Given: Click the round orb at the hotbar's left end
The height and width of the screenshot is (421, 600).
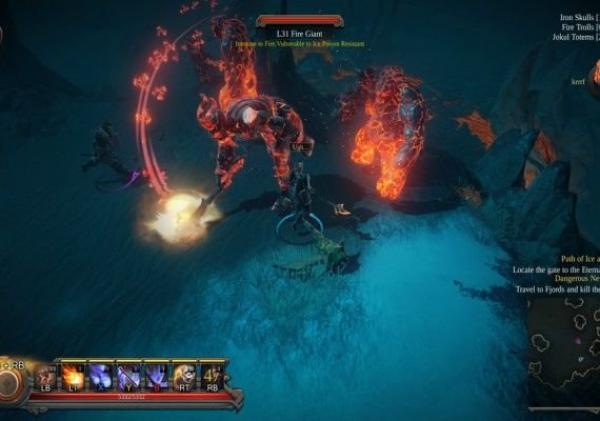Looking at the screenshot, I should tap(12, 383).
